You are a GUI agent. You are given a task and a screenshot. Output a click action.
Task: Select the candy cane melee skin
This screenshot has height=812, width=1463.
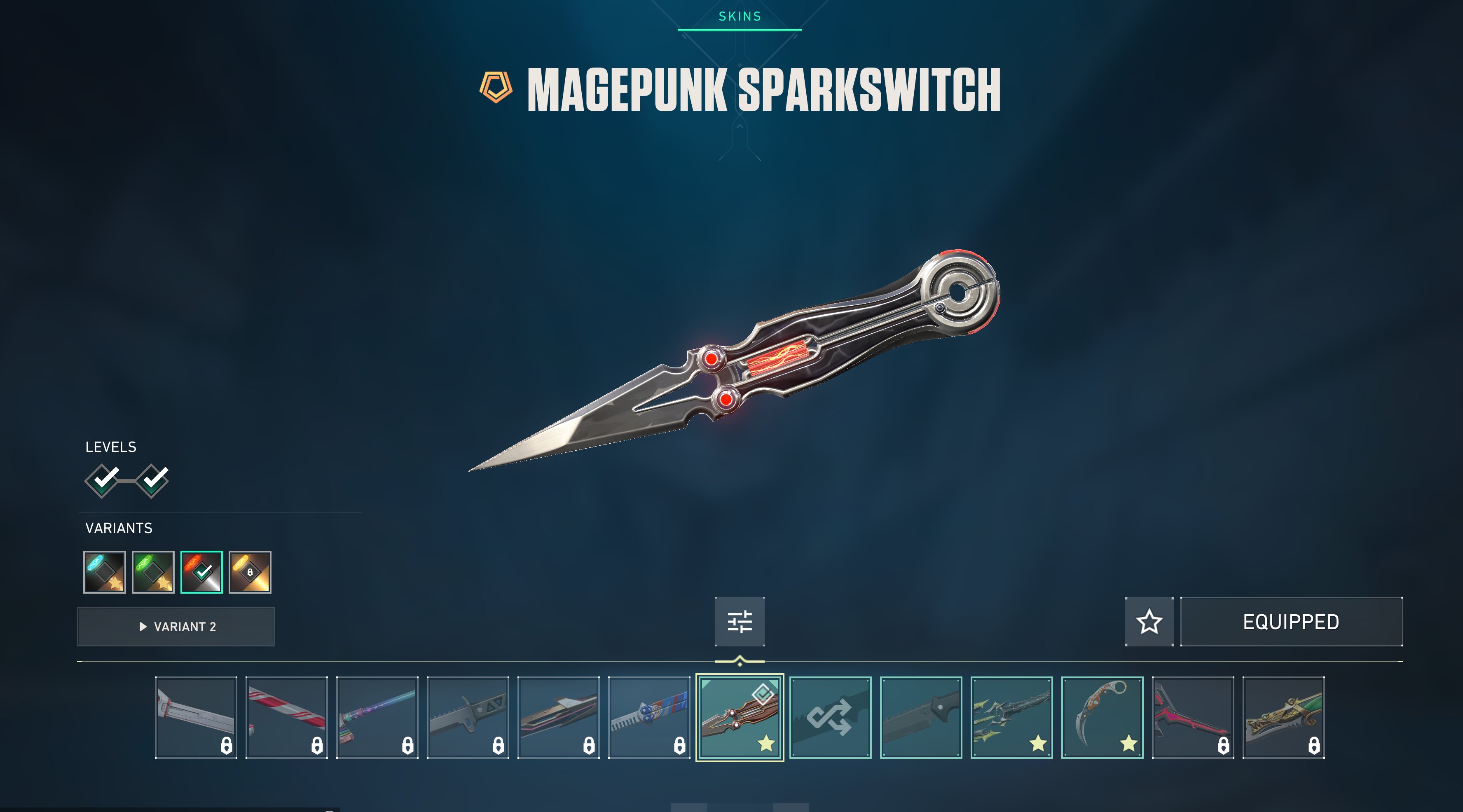pyautogui.click(x=287, y=717)
